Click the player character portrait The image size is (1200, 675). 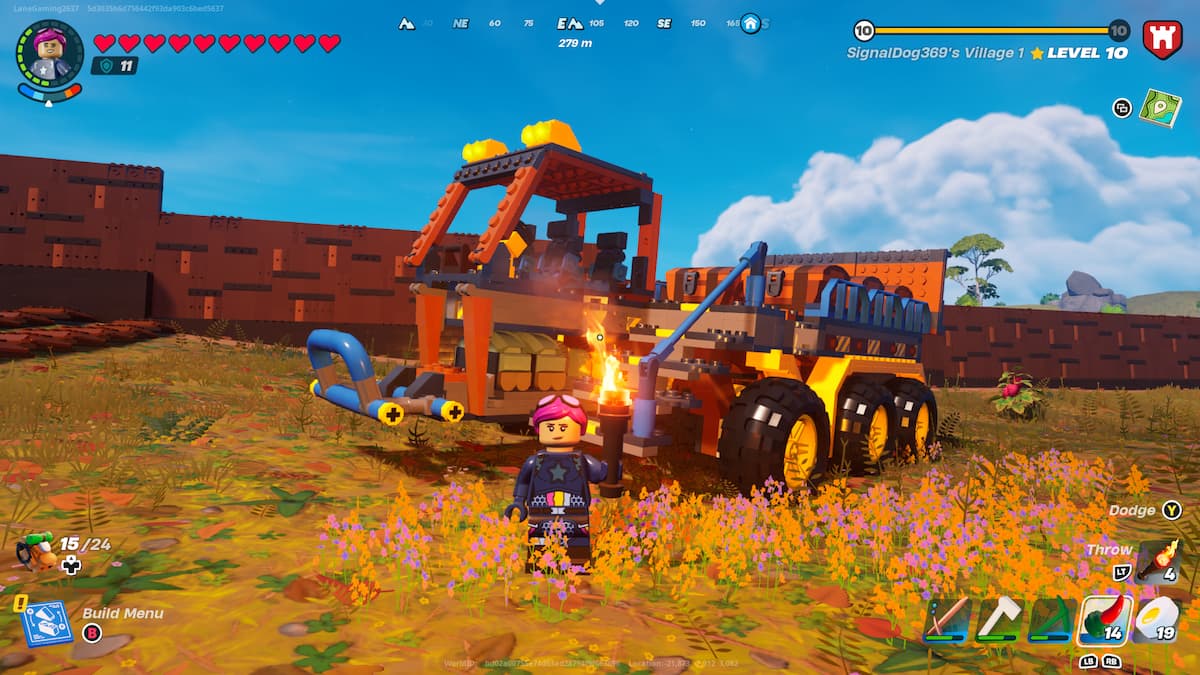(50, 53)
